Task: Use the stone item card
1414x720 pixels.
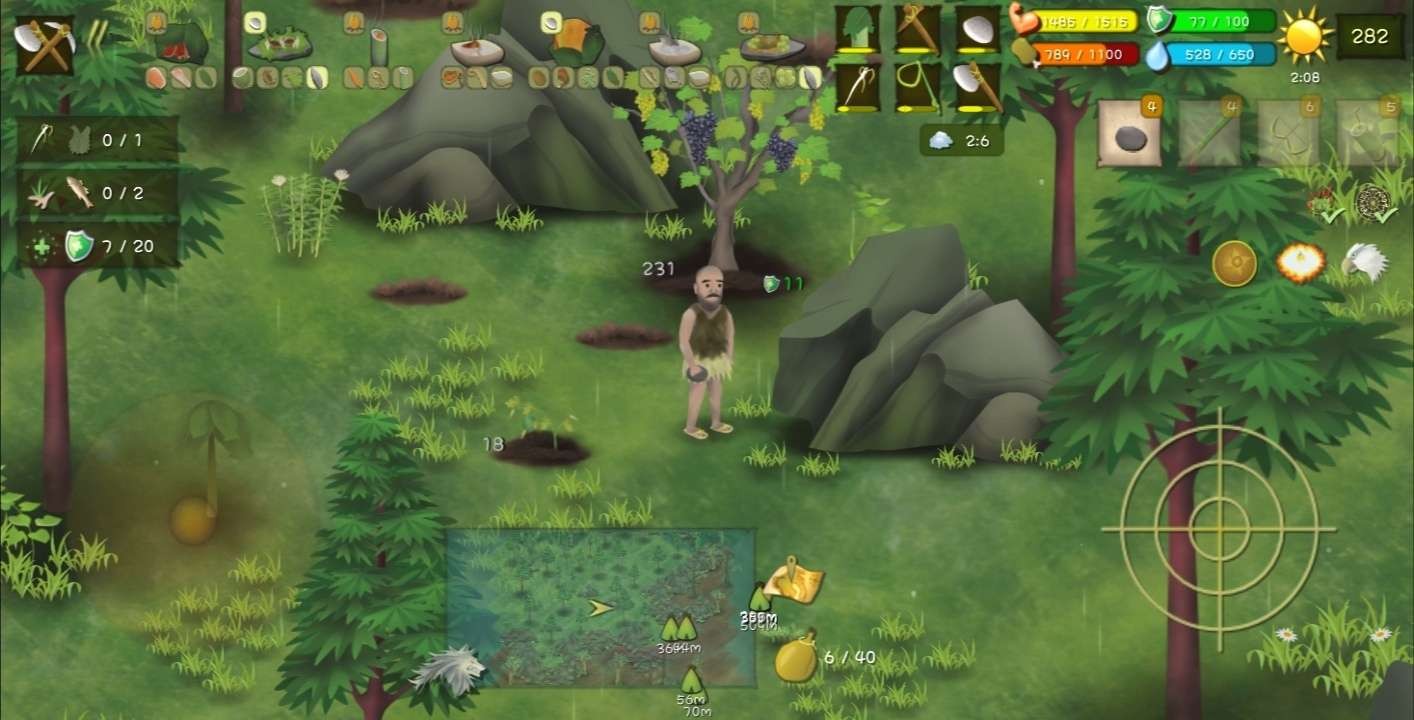Action: pyautogui.click(x=1130, y=133)
